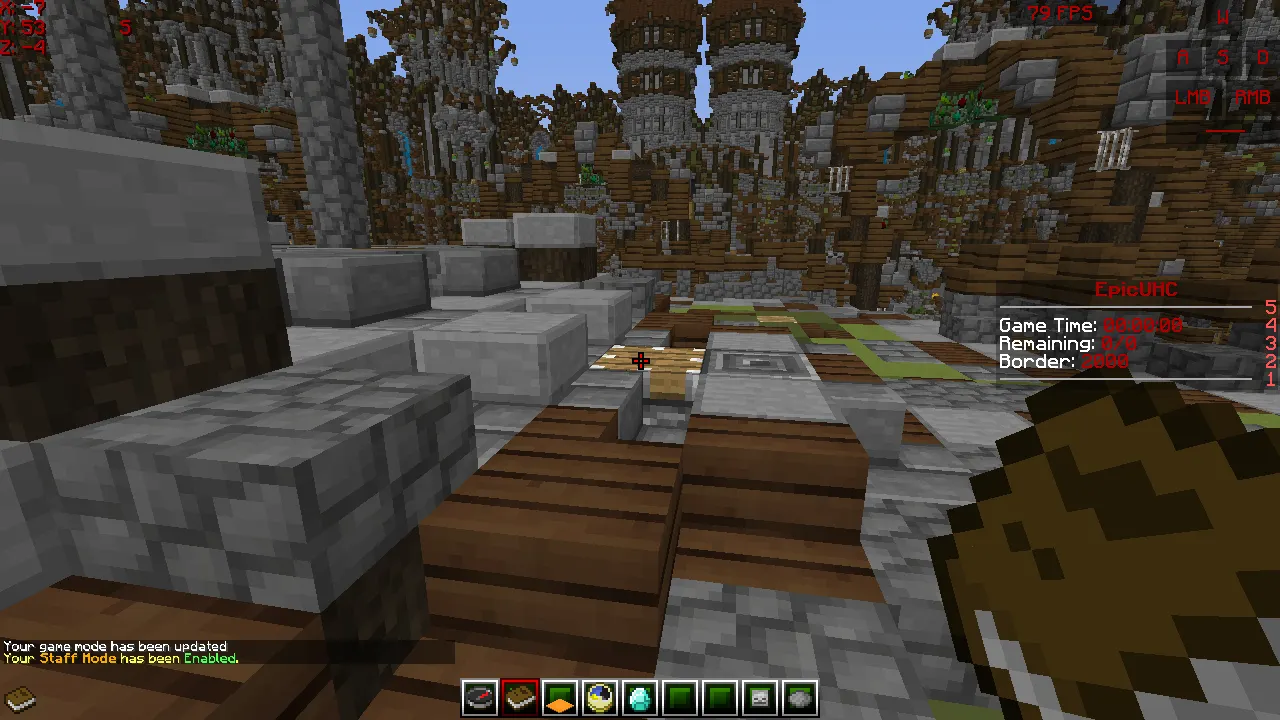Image resolution: width=1280 pixels, height=720 pixels.
Task: Choose the orange carpet hotbar slot
Action: pyautogui.click(x=560, y=698)
